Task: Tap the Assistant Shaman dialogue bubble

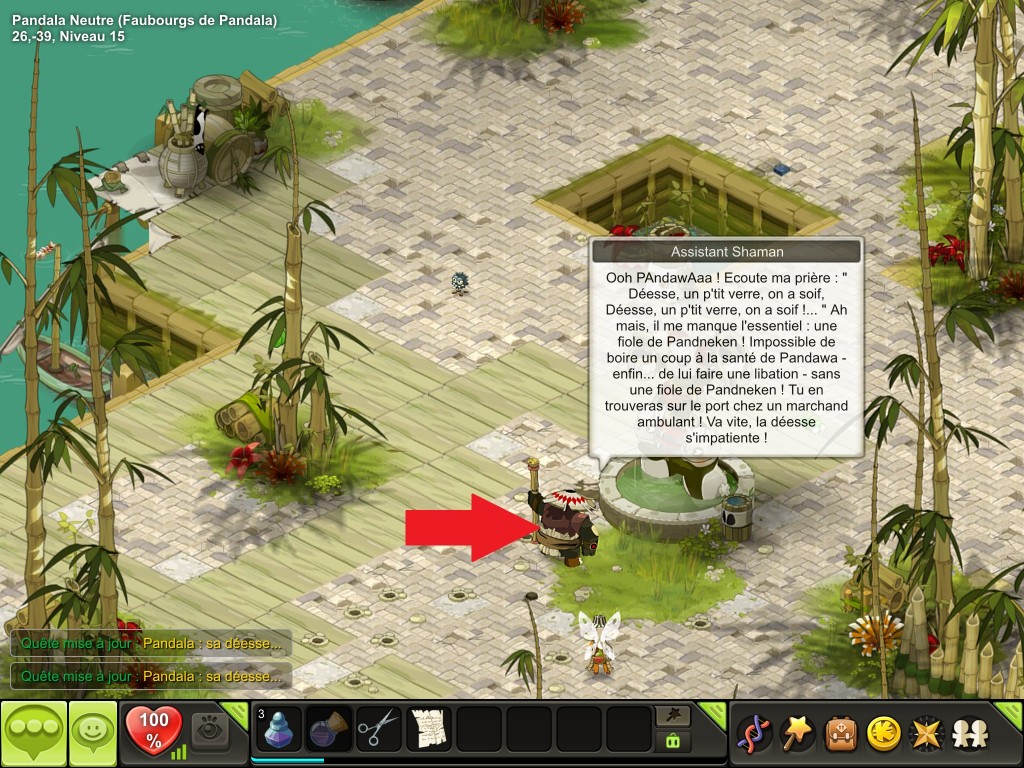Action: 725,355
